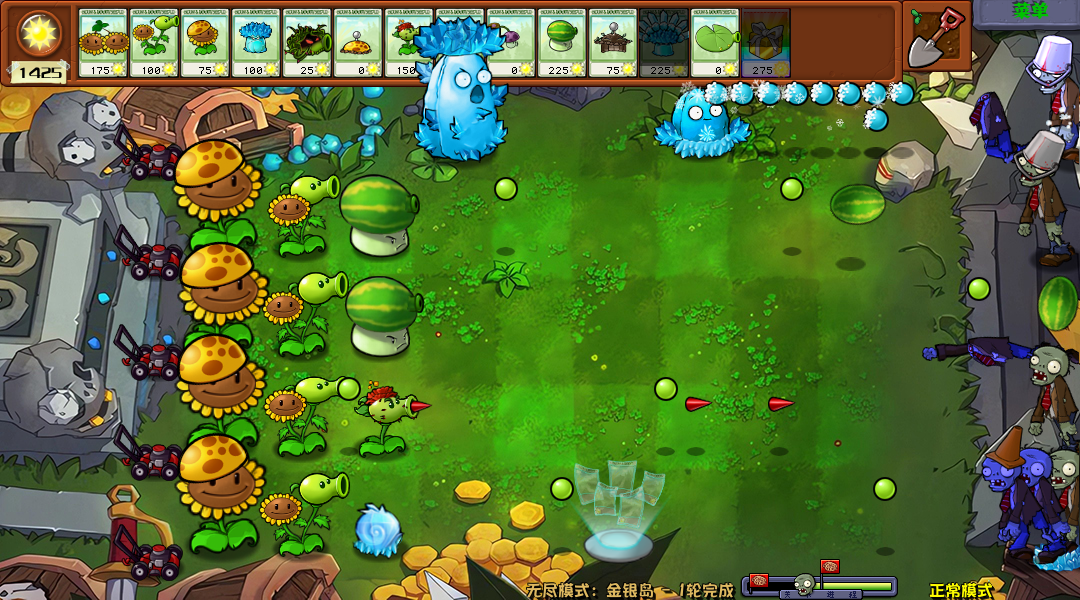This screenshot has height=600, width=1080.
Task: Select the twin sunflower seed card
Action: pyautogui.click(x=103, y=42)
